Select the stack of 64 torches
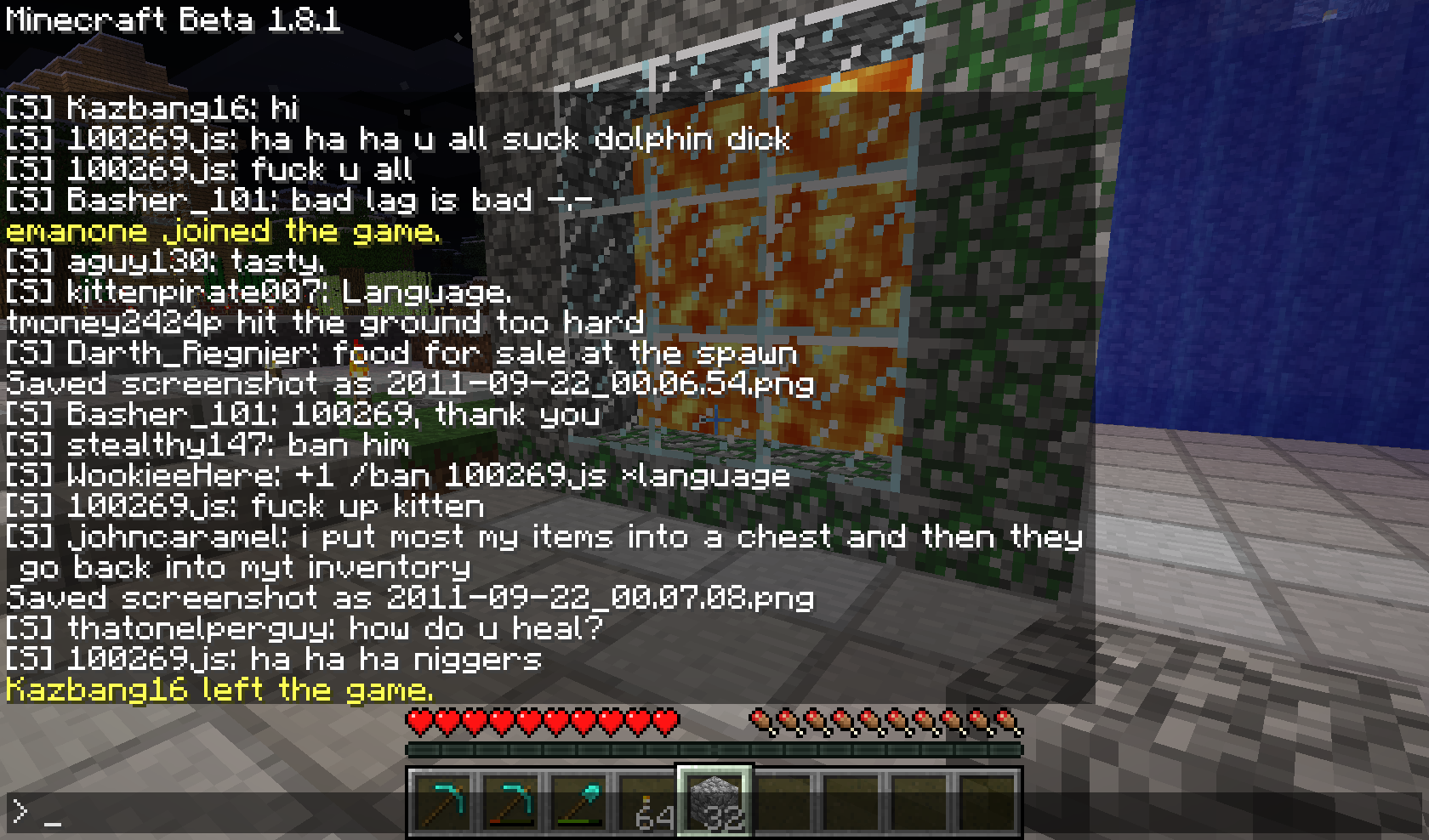This screenshot has width=1429, height=840. [x=647, y=803]
